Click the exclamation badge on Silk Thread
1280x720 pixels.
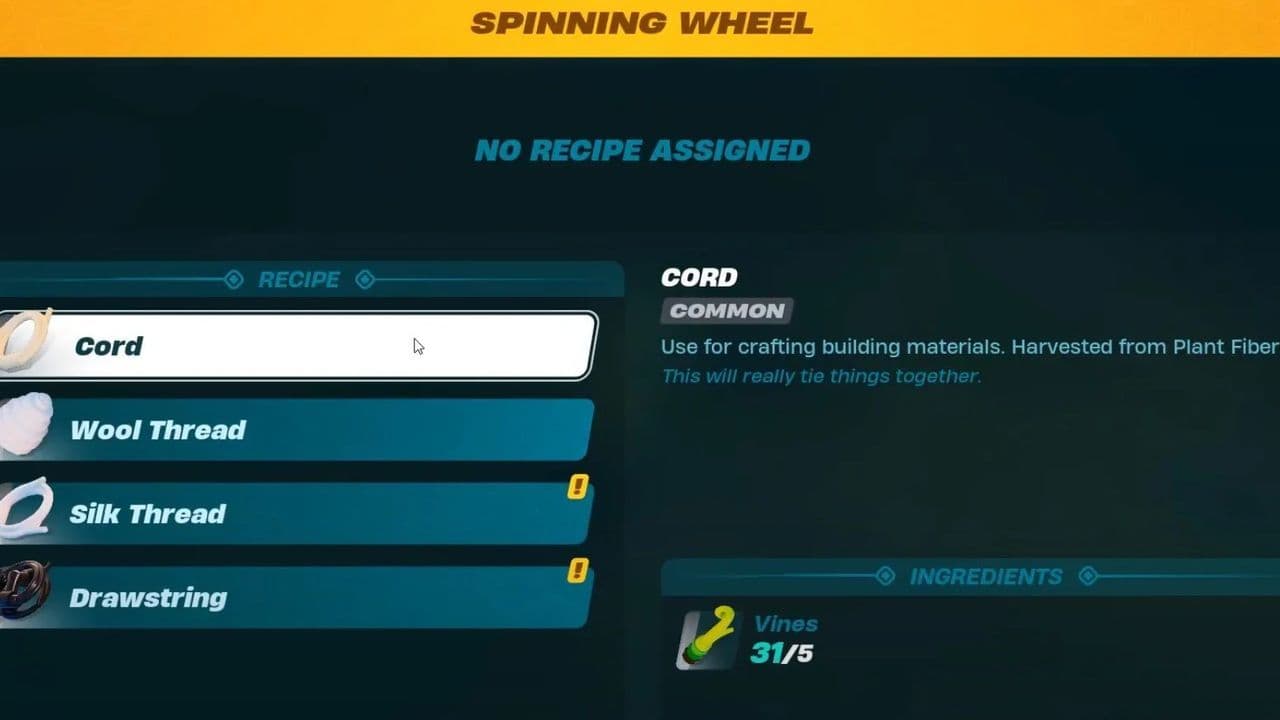[578, 487]
